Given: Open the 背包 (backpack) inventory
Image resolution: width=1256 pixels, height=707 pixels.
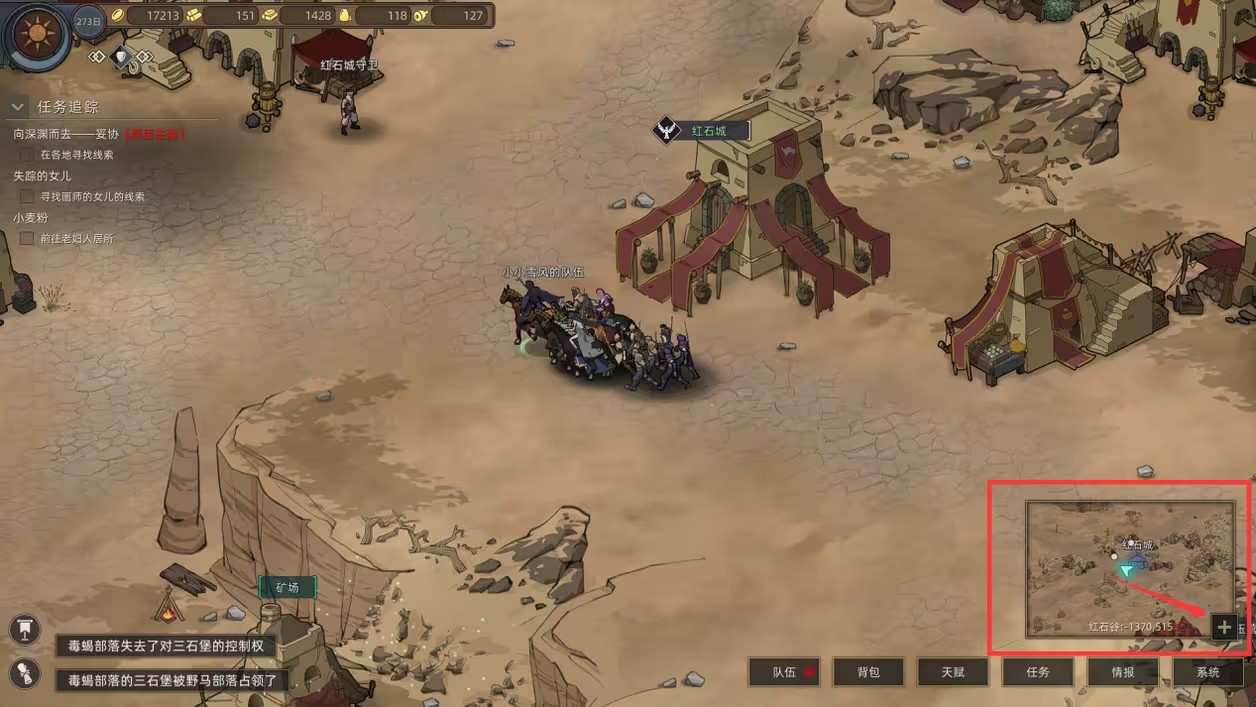Looking at the screenshot, I should pos(868,672).
